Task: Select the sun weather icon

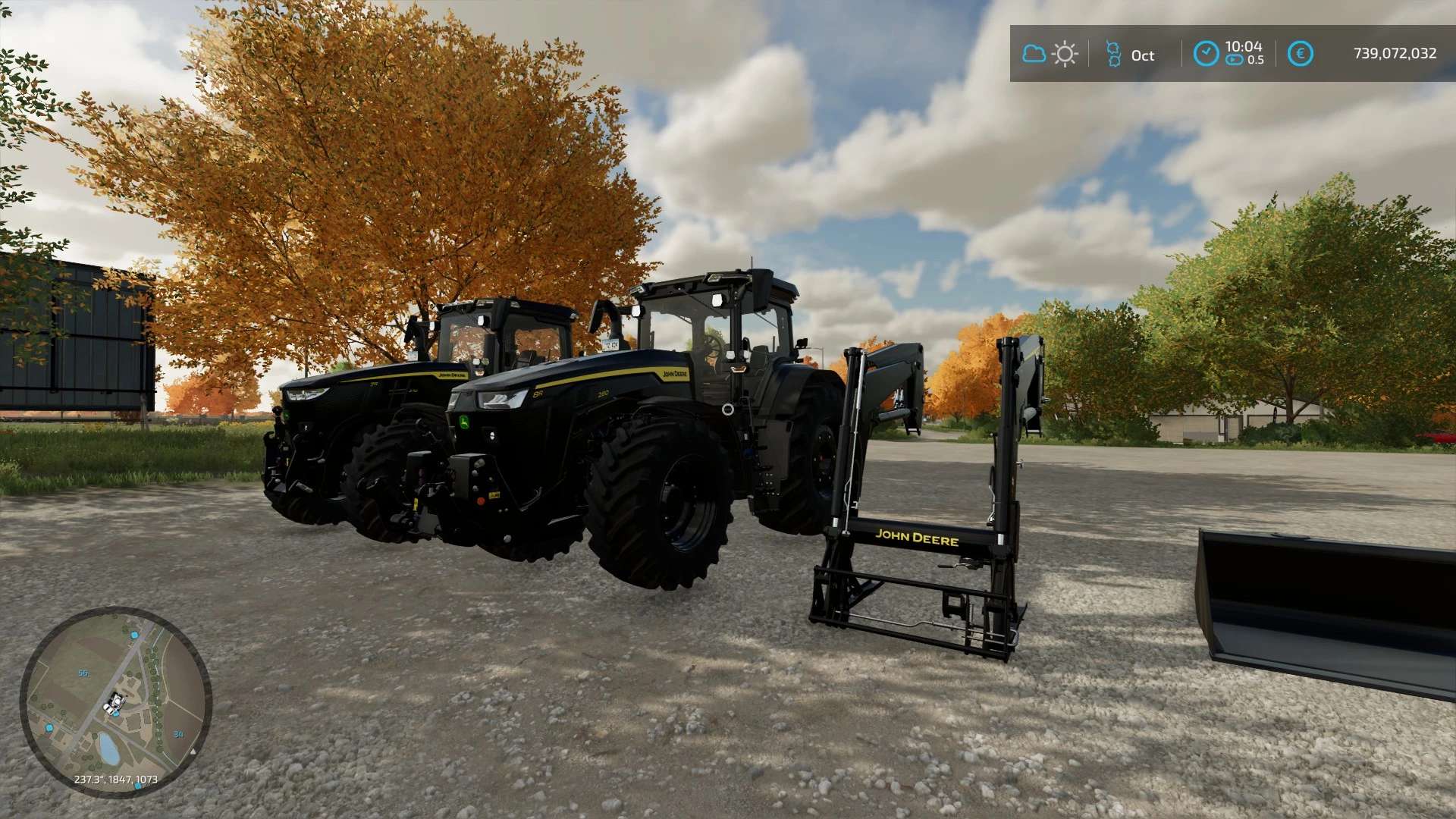Action: (1065, 55)
